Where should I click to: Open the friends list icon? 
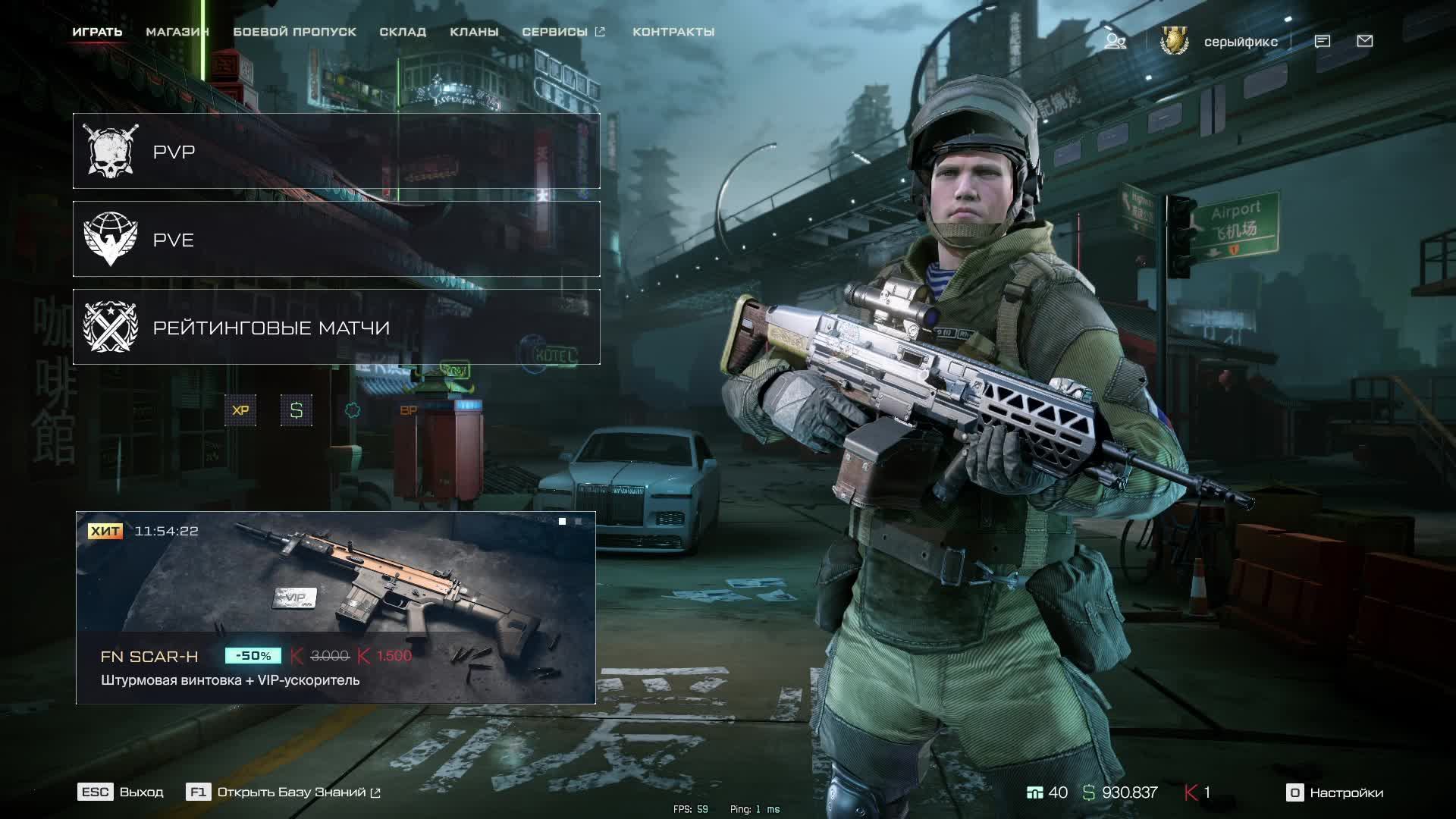(x=1115, y=41)
